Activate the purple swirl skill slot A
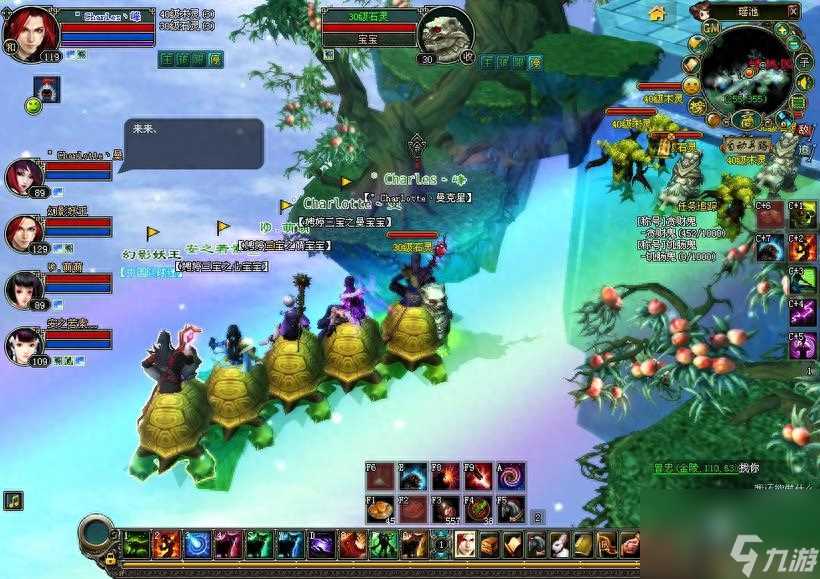 point(510,476)
